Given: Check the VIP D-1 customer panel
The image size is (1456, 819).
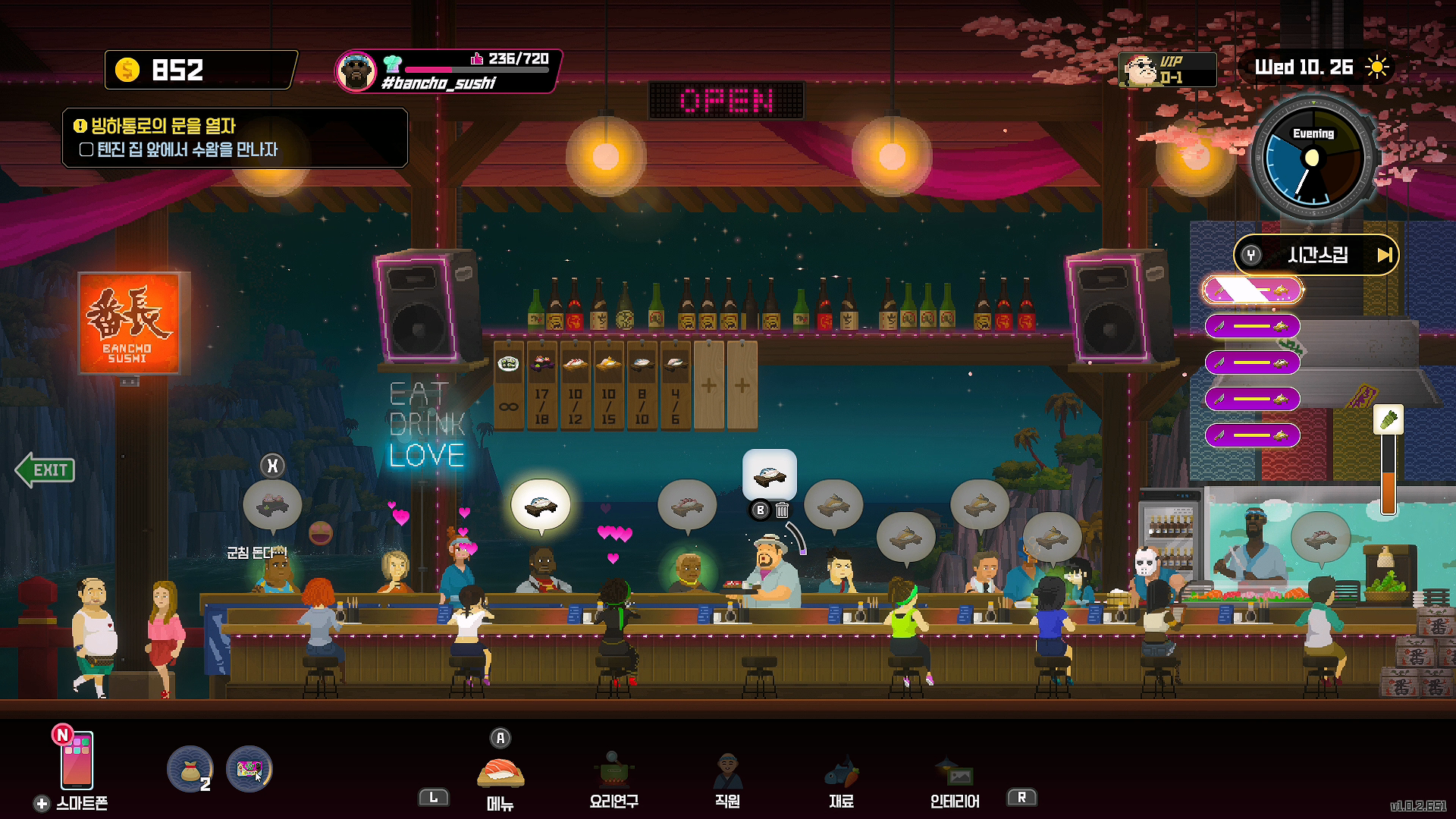Looking at the screenshot, I should pos(1167,70).
